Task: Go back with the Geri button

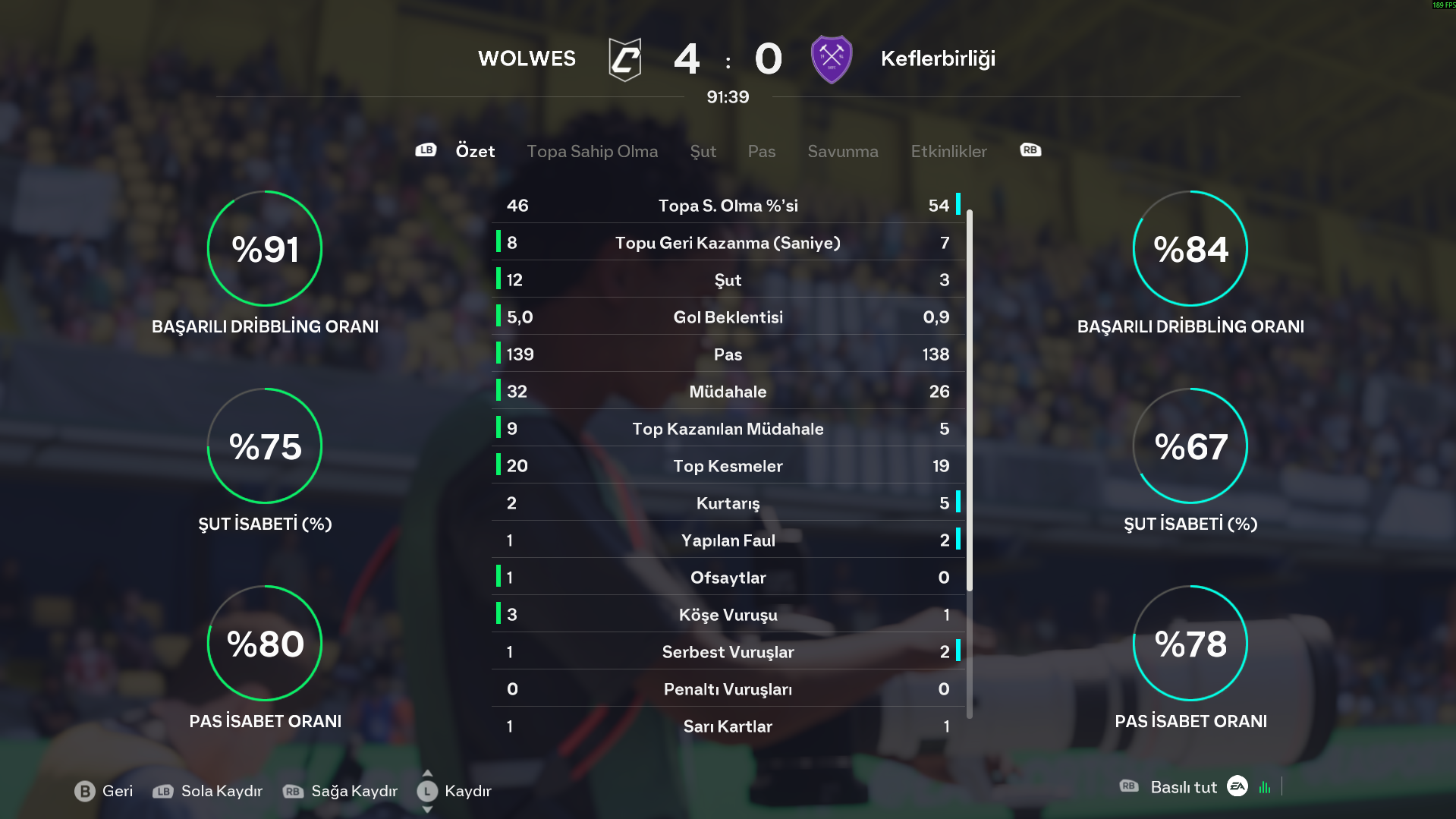Action: [x=104, y=791]
